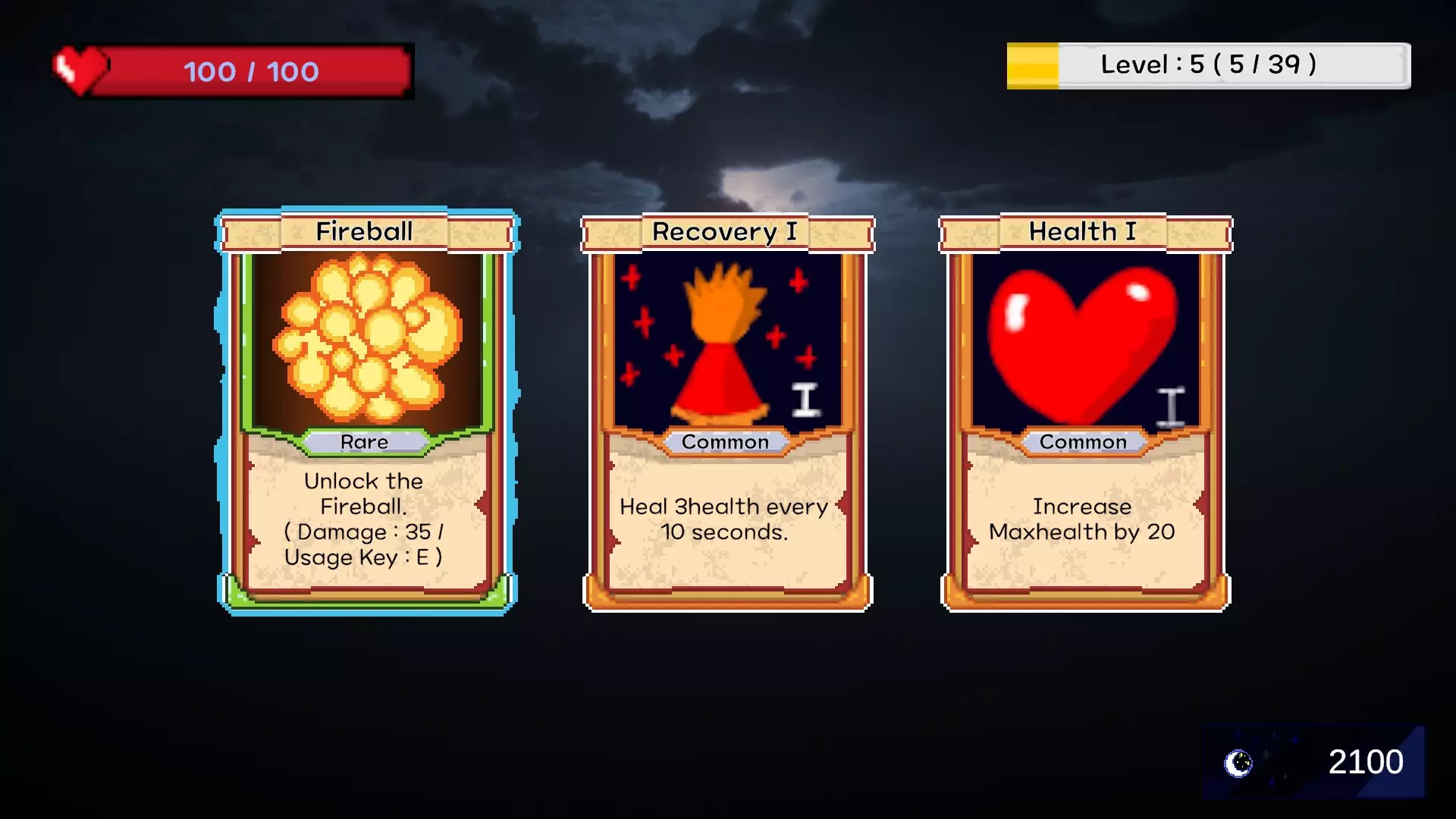Click the Common badge on Recovery I

click(x=725, y=441)
